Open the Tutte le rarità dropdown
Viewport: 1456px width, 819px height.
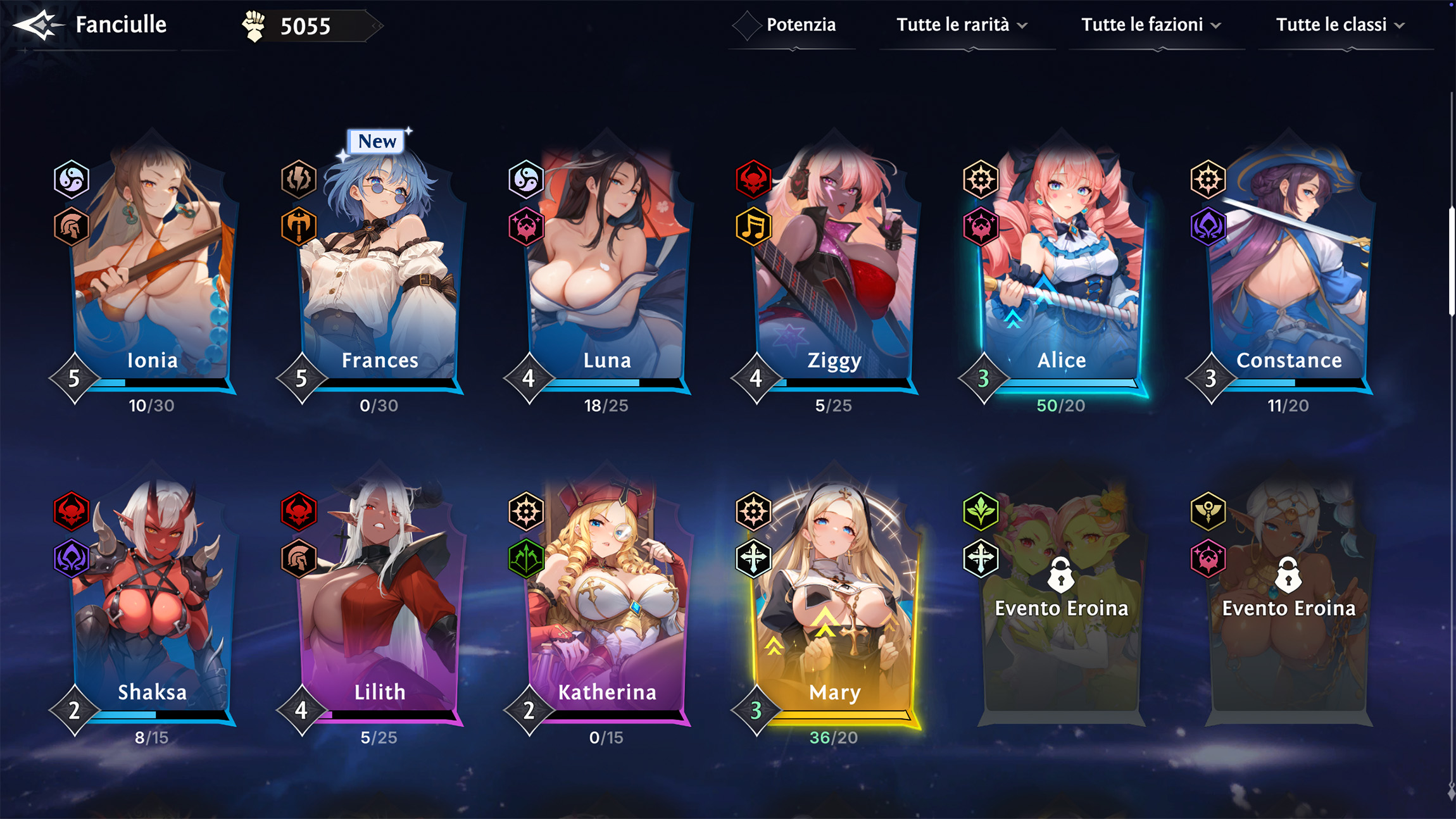coord(962,25)
